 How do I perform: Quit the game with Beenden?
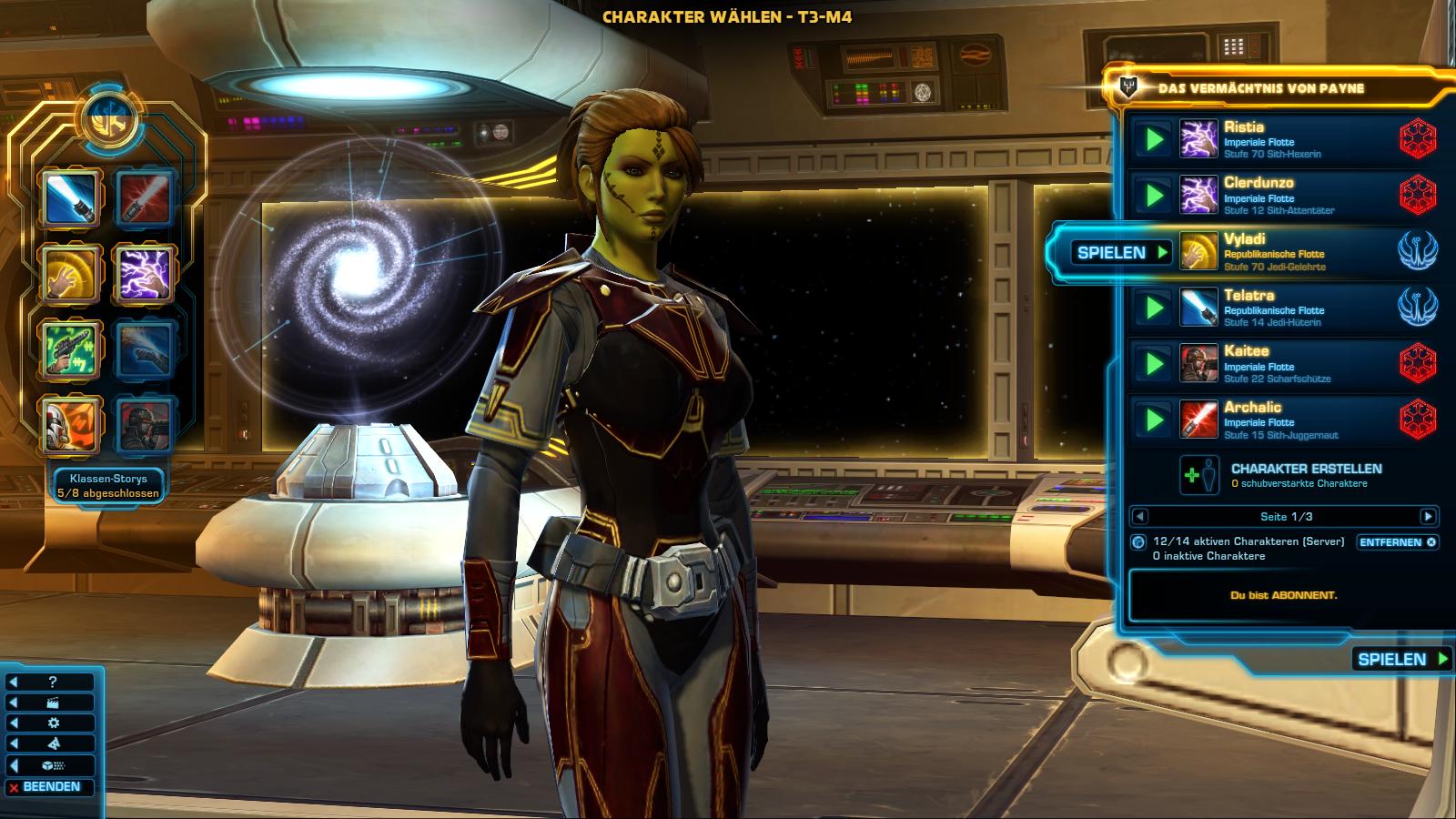(x=51, y=787)
